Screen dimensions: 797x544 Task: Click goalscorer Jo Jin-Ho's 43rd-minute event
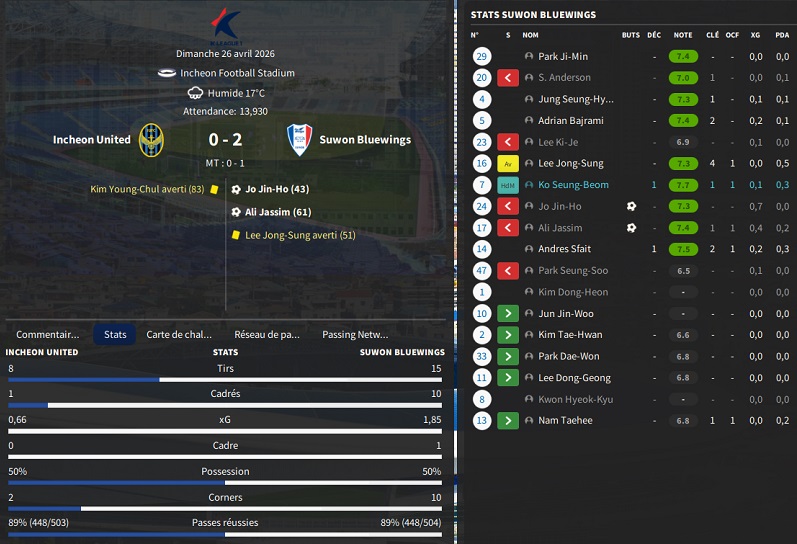277,189
